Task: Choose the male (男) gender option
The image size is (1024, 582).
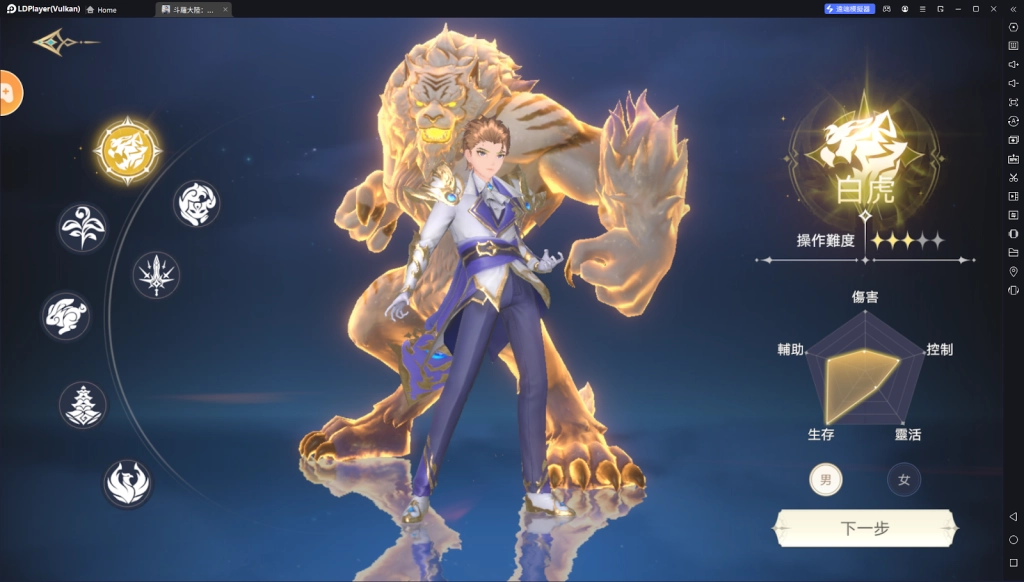Action: 825,480
